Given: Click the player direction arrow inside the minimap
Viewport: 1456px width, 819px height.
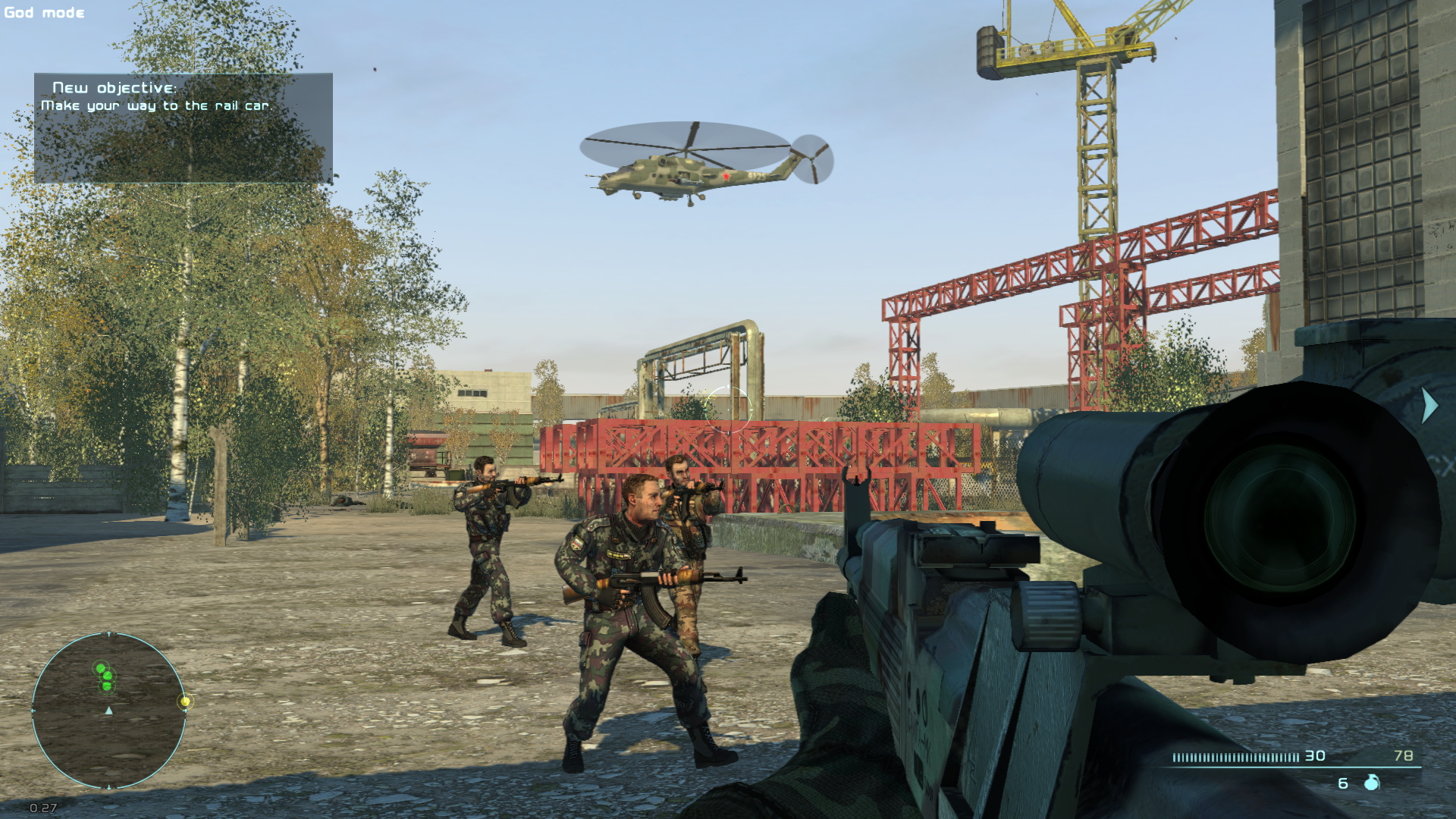Looking at the screenshot, I should click(x=108, y=711).
